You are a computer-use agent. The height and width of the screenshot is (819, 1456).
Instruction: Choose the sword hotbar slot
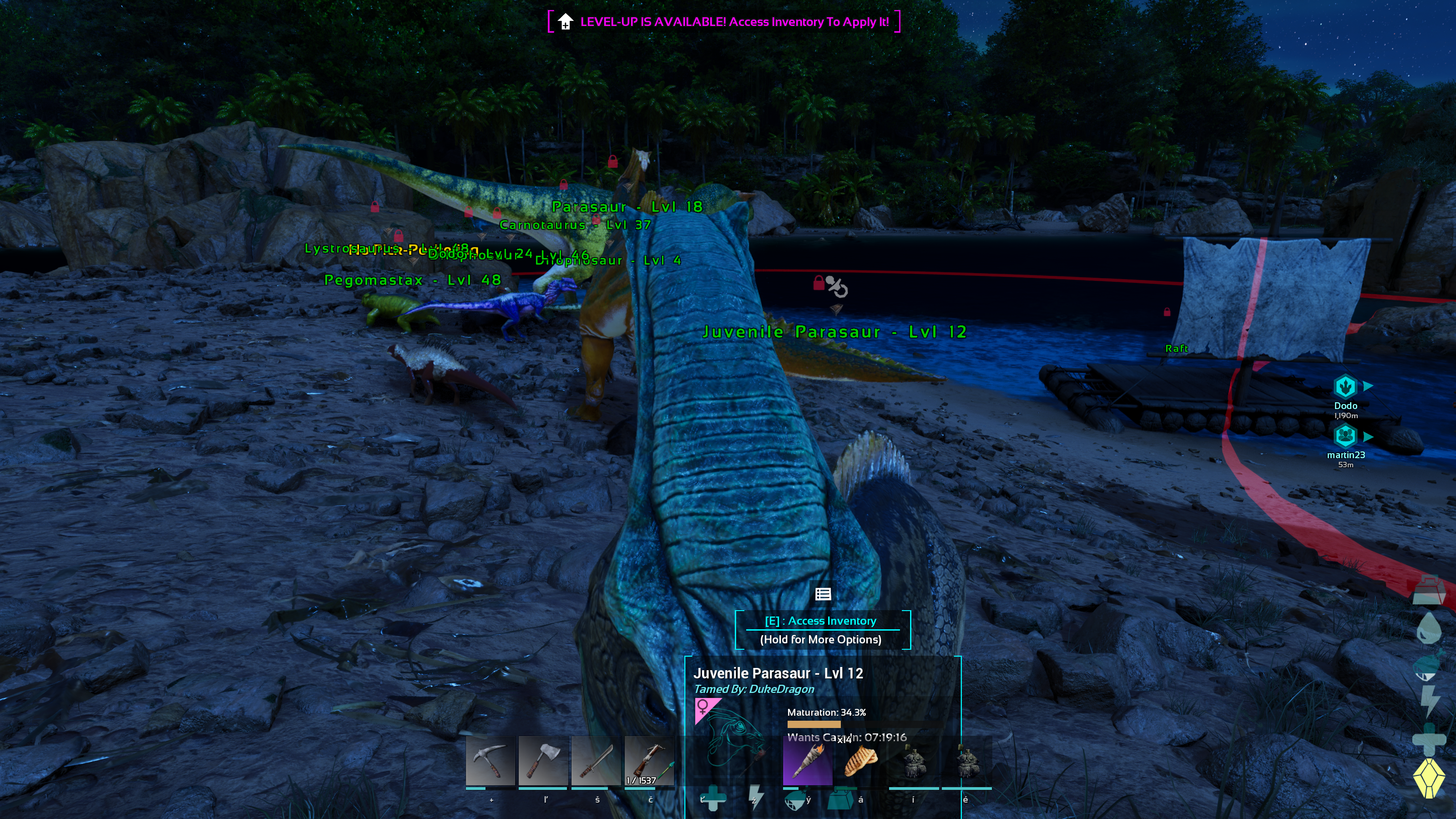pyautogui.click(x=595, y=761)
